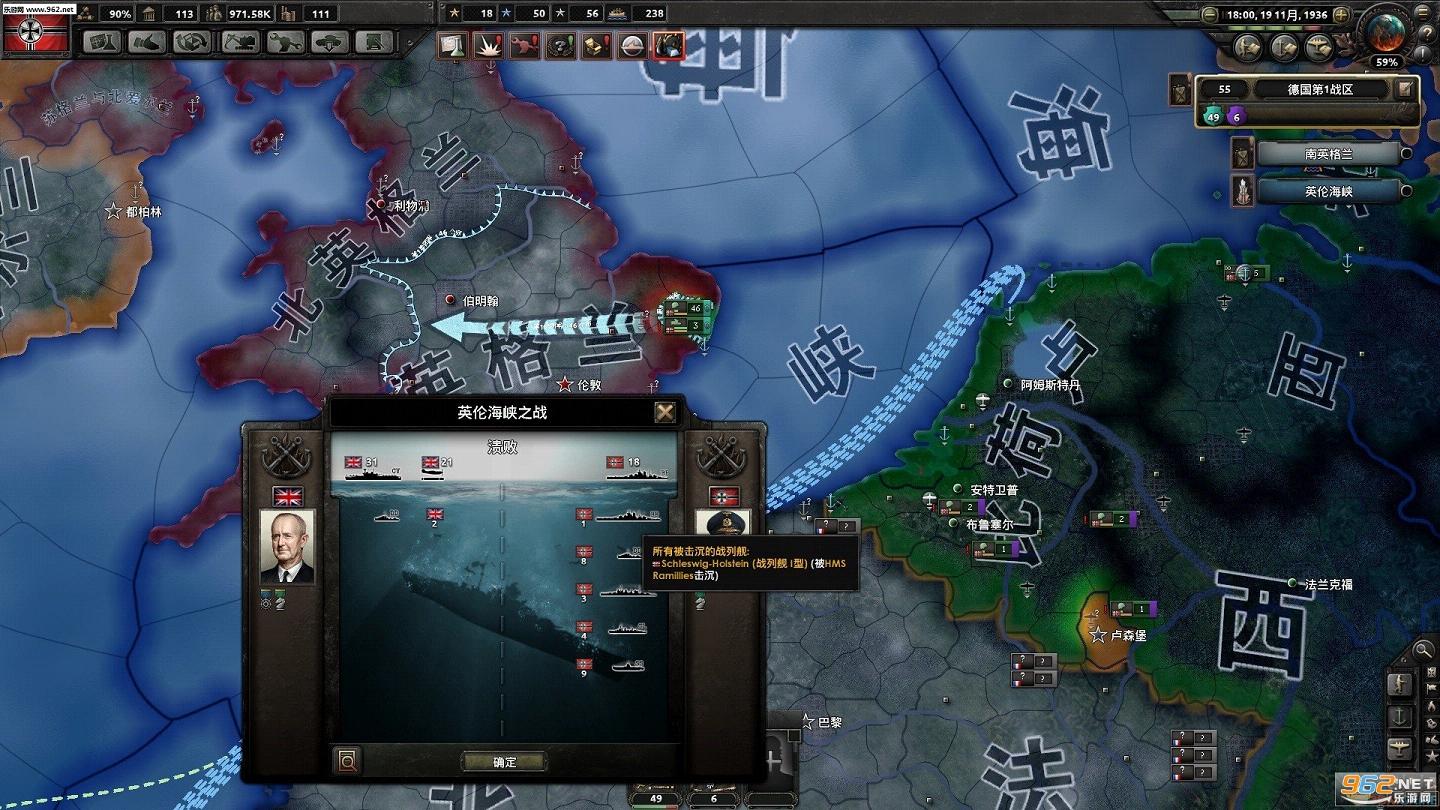
Task: Open the Trade menu with circular arrows
Action: pos(192,42)
